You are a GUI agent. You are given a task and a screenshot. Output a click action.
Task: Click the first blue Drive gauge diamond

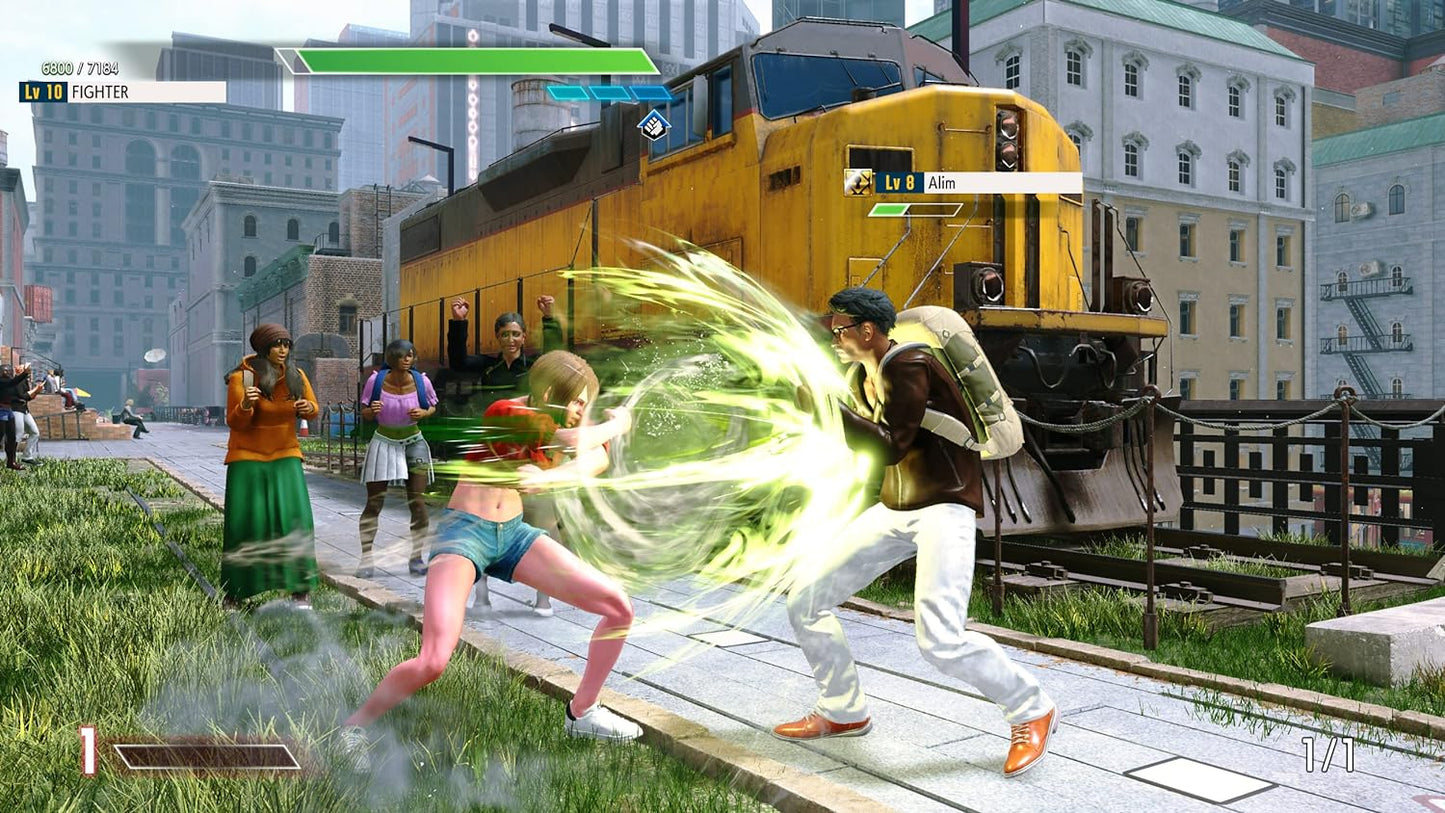(566, 90)
